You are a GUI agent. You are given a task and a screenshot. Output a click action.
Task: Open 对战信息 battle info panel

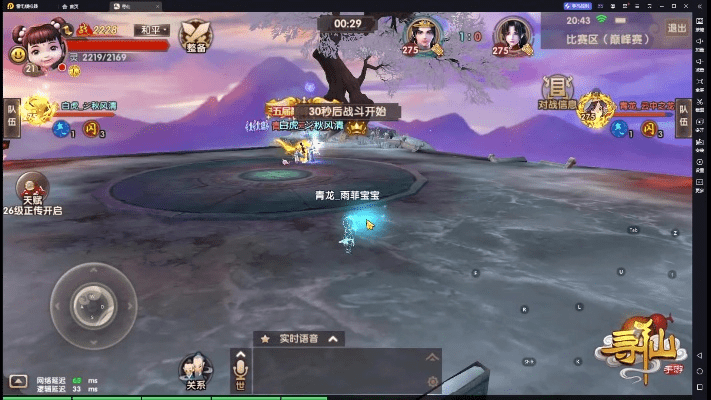click(559, 92)
